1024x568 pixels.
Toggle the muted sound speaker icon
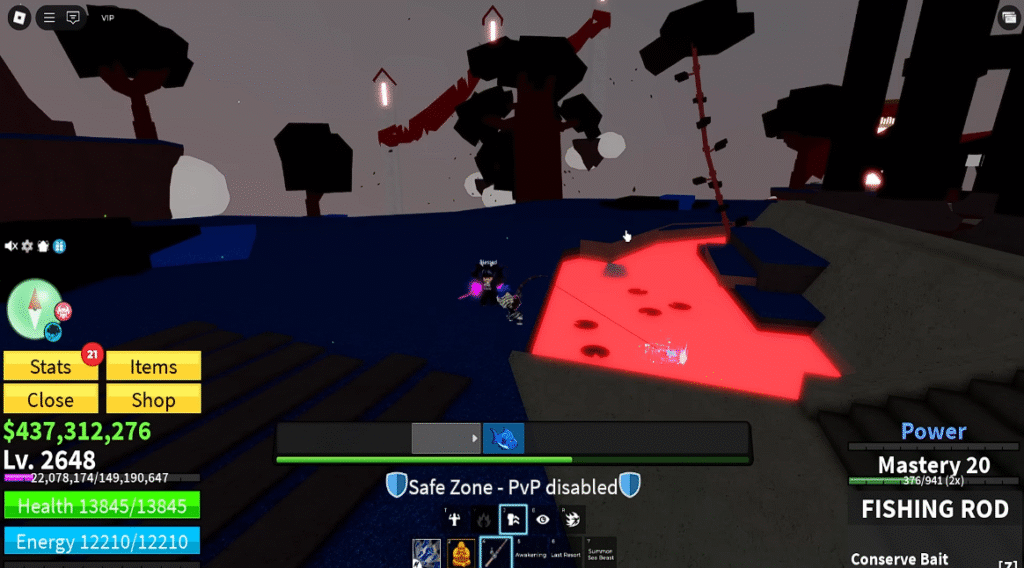point(12,246)
